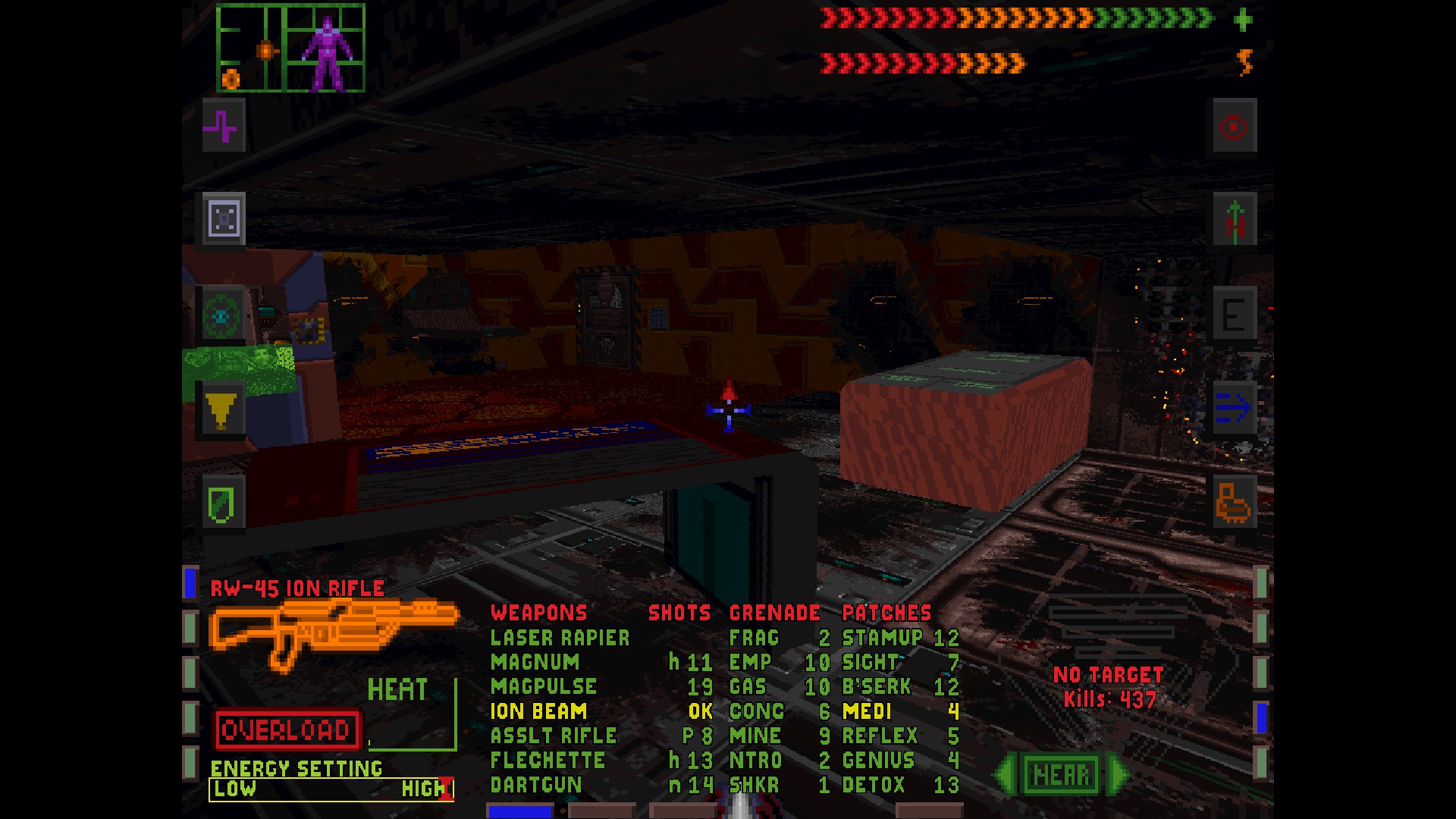
Task: Fire the jump jets icon
Action: pyautogui.click(x=1235, y=218)
